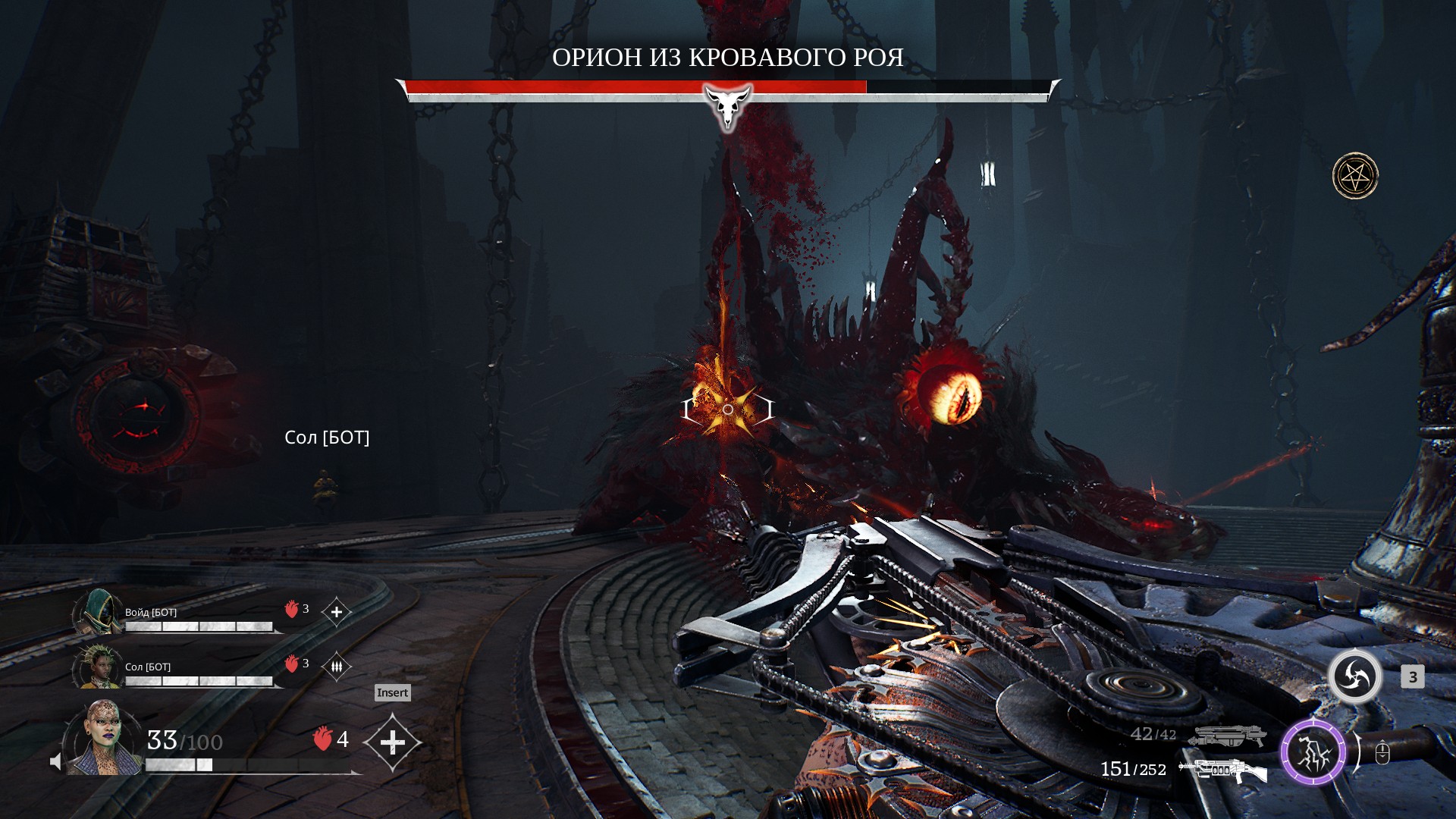This screenshot has width=1456, height=819.
Task: Use the large plus diamond item
Action: 392,742
